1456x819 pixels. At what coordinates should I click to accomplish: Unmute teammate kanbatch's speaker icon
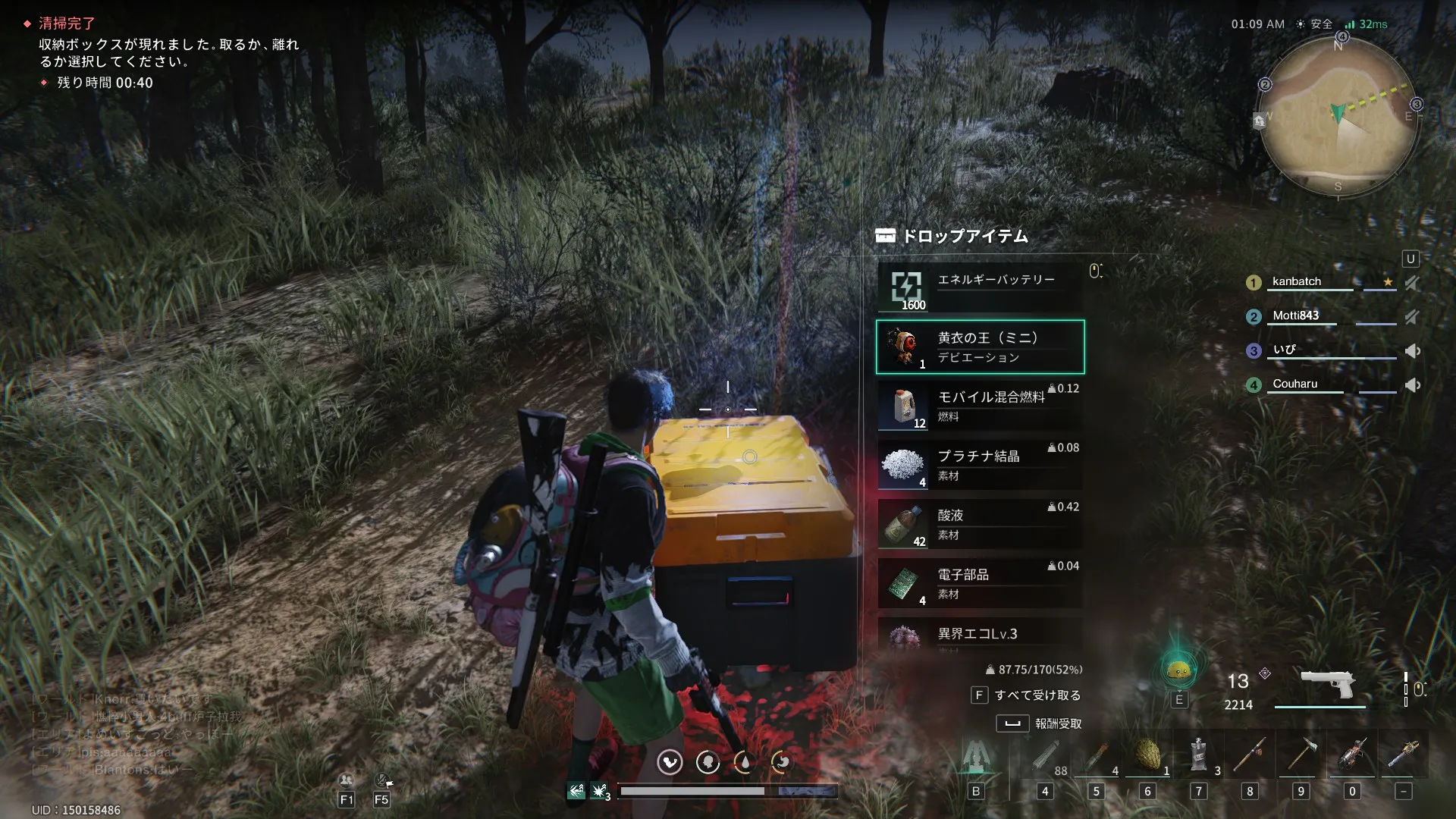pyautogui.click(x=1412, y=283)
